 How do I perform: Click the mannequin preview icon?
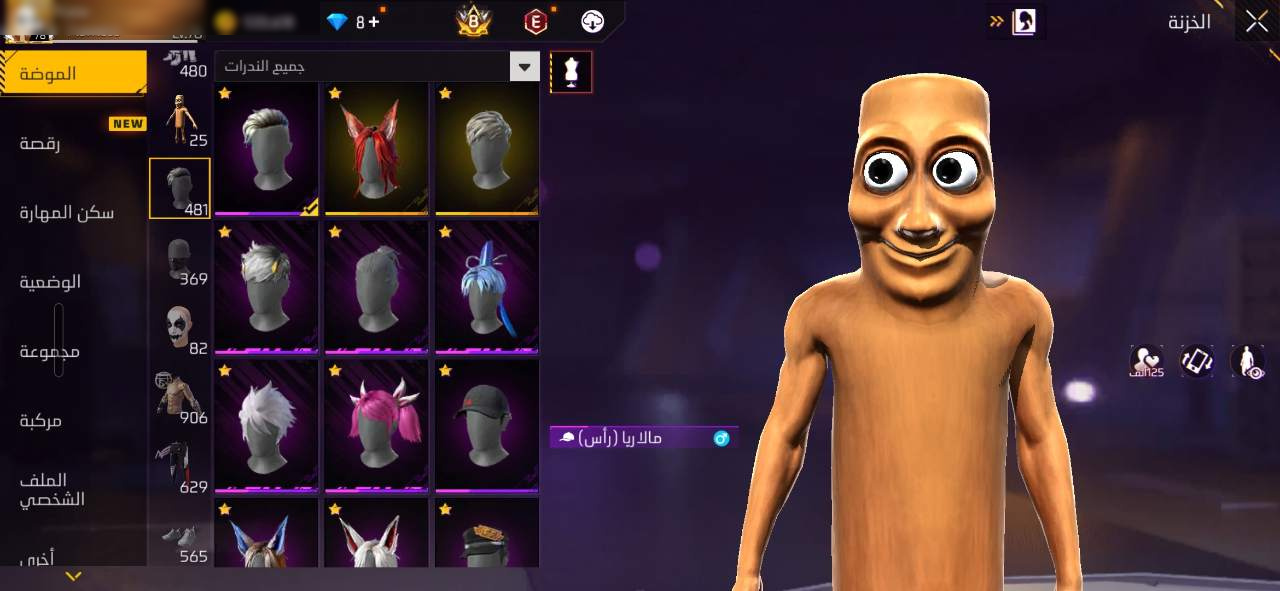click(571, 72)
